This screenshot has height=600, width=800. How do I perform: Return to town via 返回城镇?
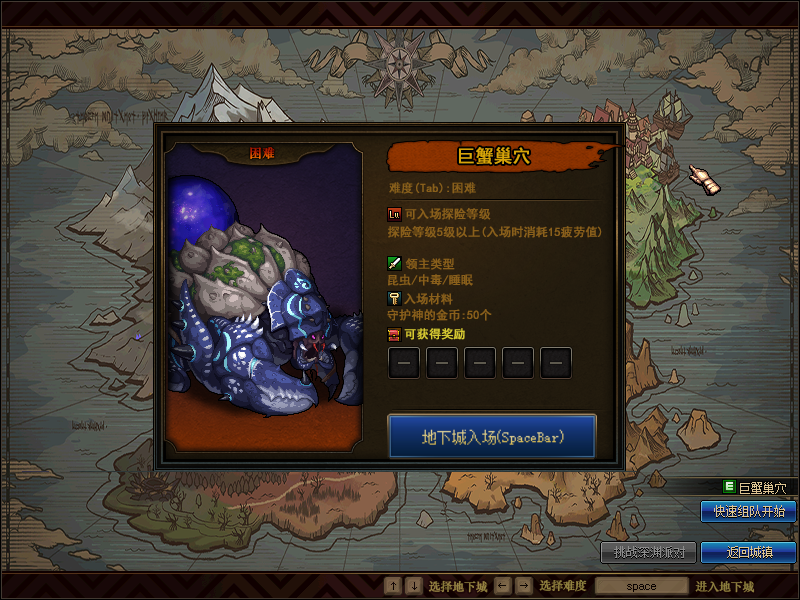click(x=748, y=552)
